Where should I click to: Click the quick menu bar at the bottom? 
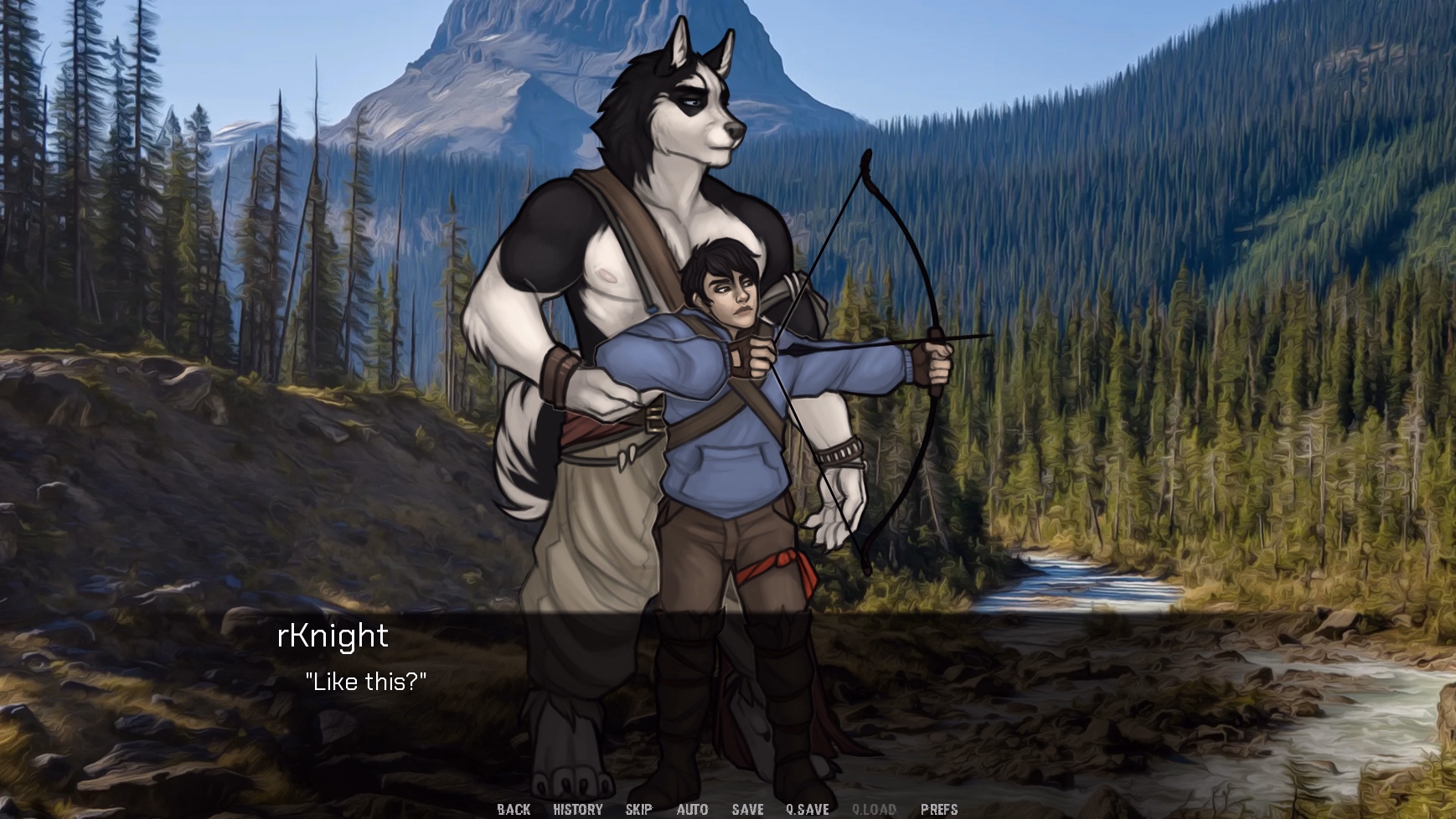[728, 809]
